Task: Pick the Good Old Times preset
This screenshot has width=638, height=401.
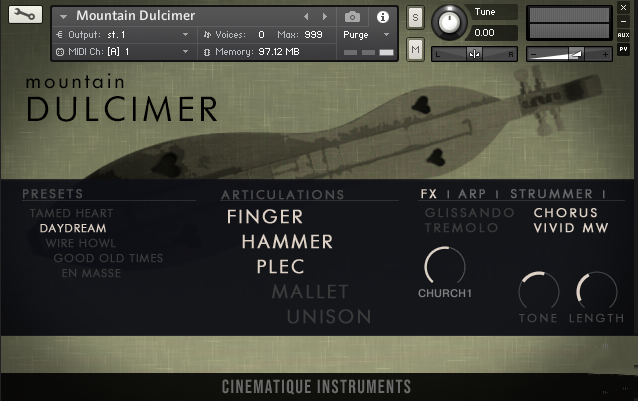Action: [108, 258]
